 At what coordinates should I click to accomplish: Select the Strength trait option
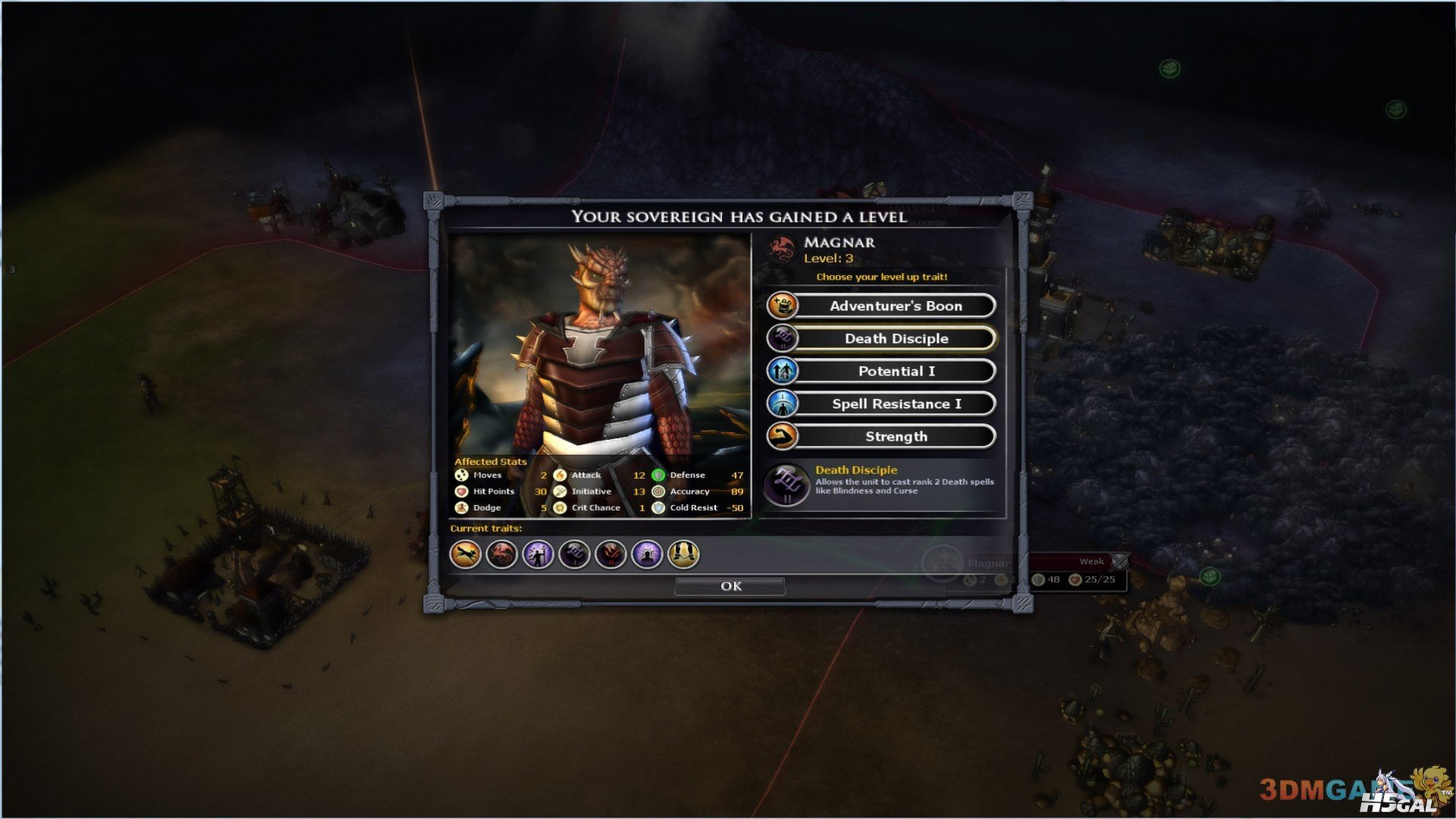(x=895, y=436)
